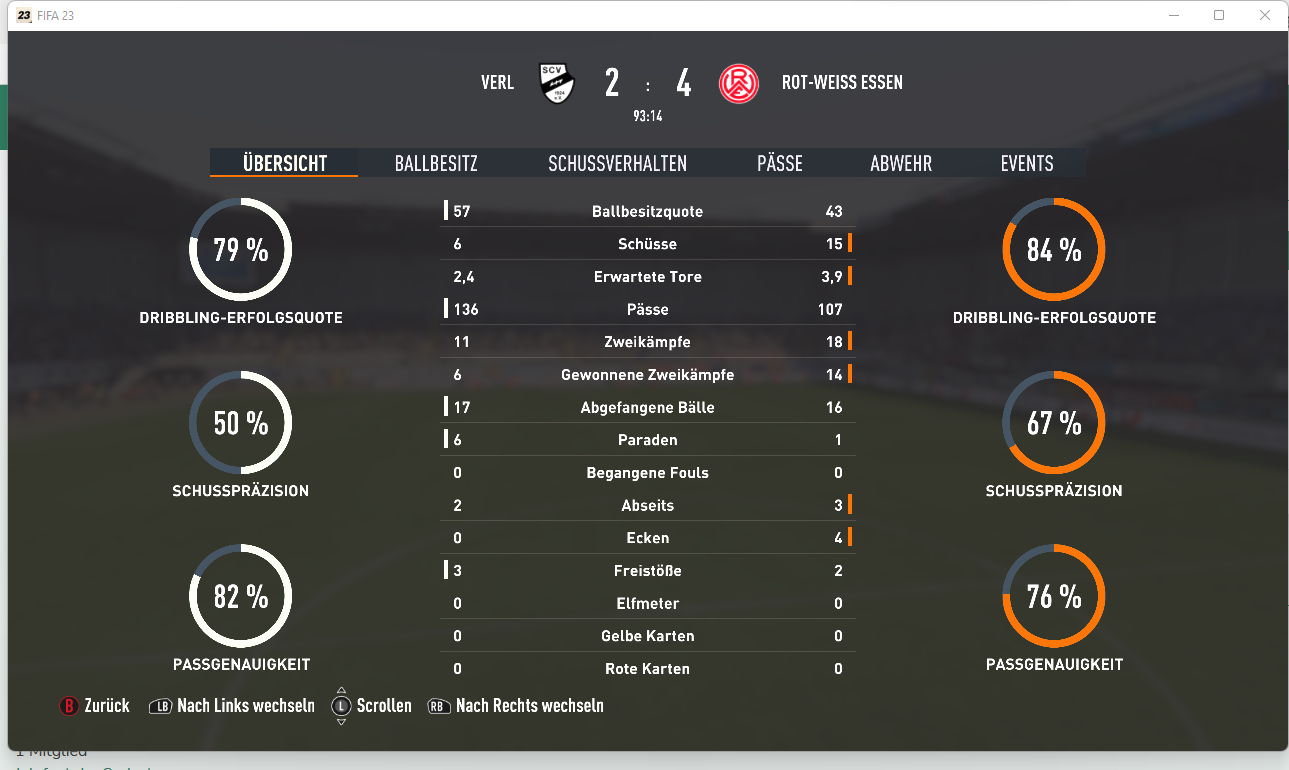The width and height of the screenshot is (1289, 770).
Task: Select the Pässe tab
Action: click(779, 163)
